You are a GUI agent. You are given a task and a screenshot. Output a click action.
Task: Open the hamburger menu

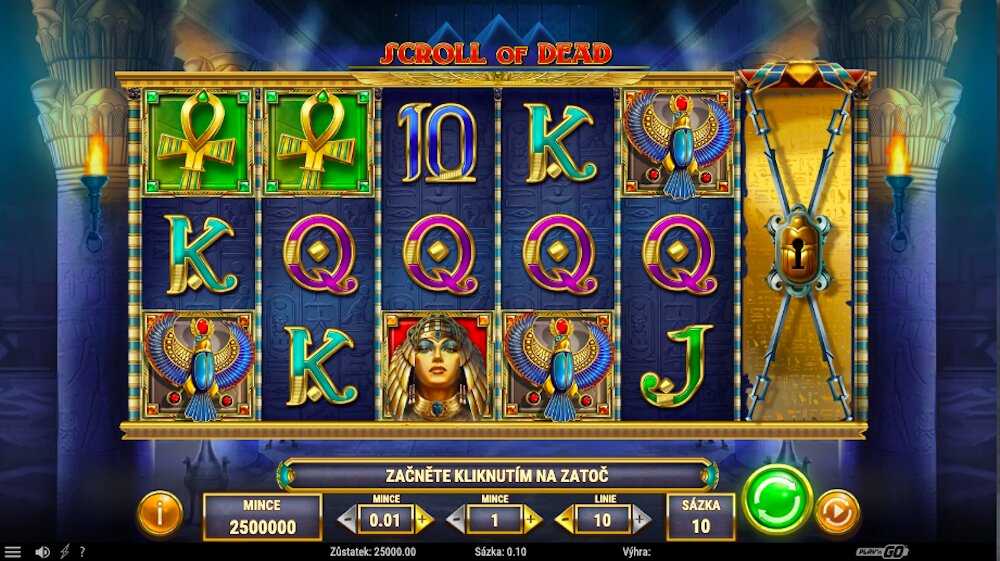[13, 552]
